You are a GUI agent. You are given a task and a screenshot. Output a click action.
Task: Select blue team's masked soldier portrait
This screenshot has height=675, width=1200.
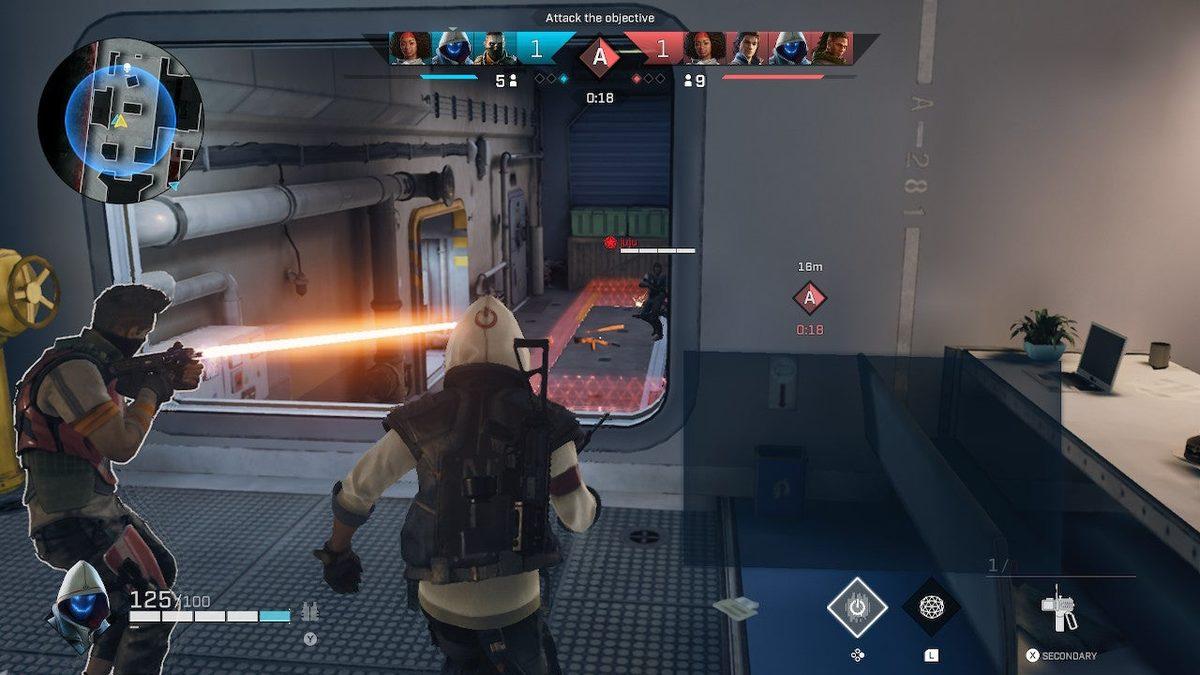pyautogui.click(x=494, y=48)
